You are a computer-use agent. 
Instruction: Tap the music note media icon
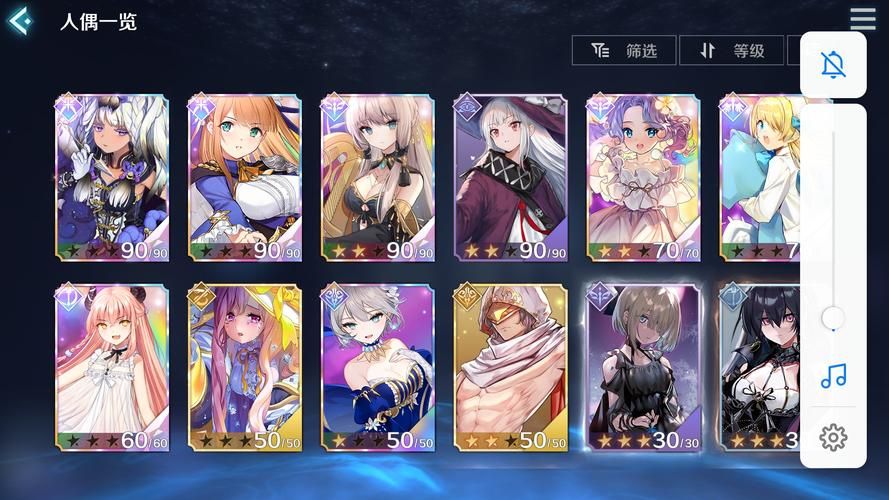pos(833,376)
